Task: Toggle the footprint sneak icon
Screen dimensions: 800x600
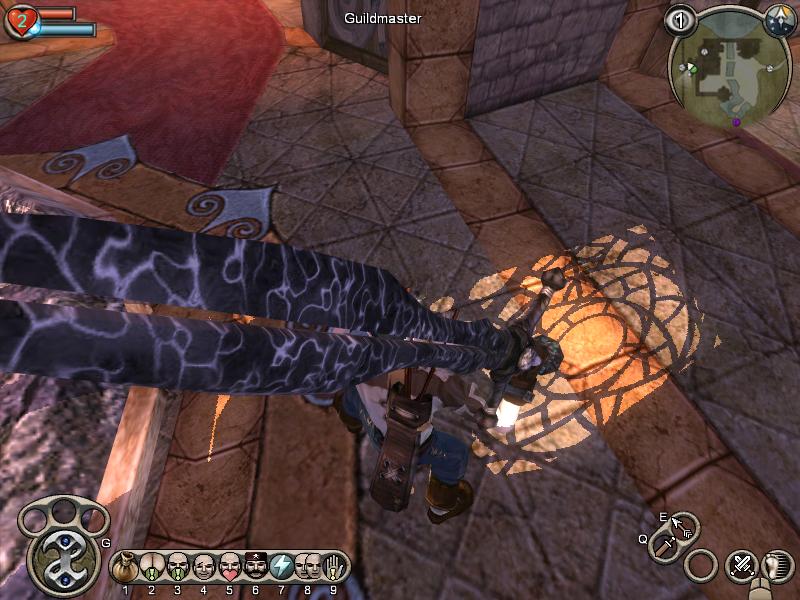Action: pos(777,565)
